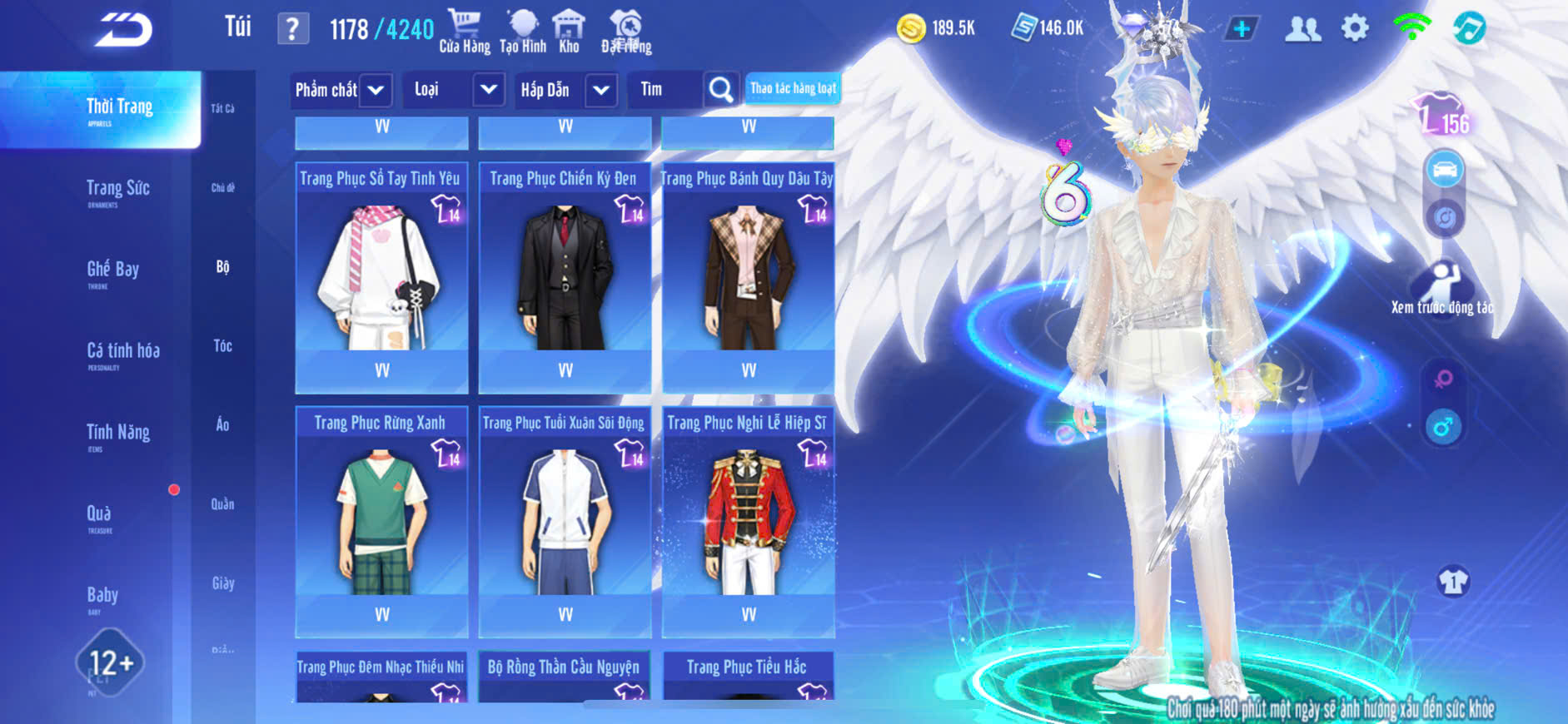The height and width of the screenshot is (724, 1568).
Task: Open the Cá tính hóa category
Action: tap(122, 352)
